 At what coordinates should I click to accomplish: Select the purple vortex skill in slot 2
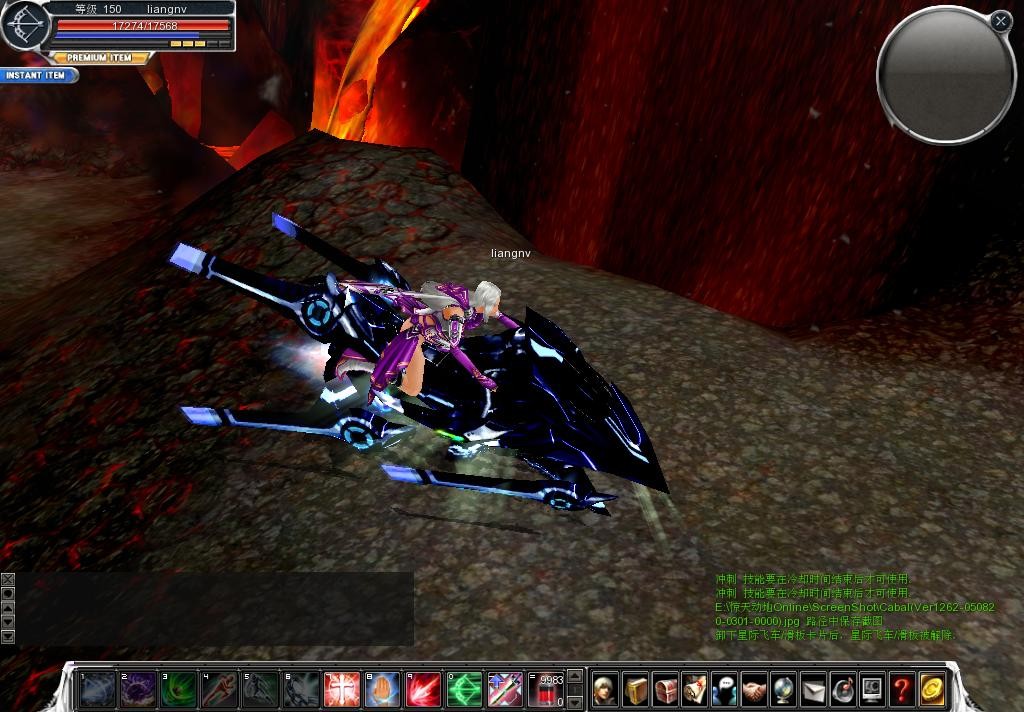138,689
